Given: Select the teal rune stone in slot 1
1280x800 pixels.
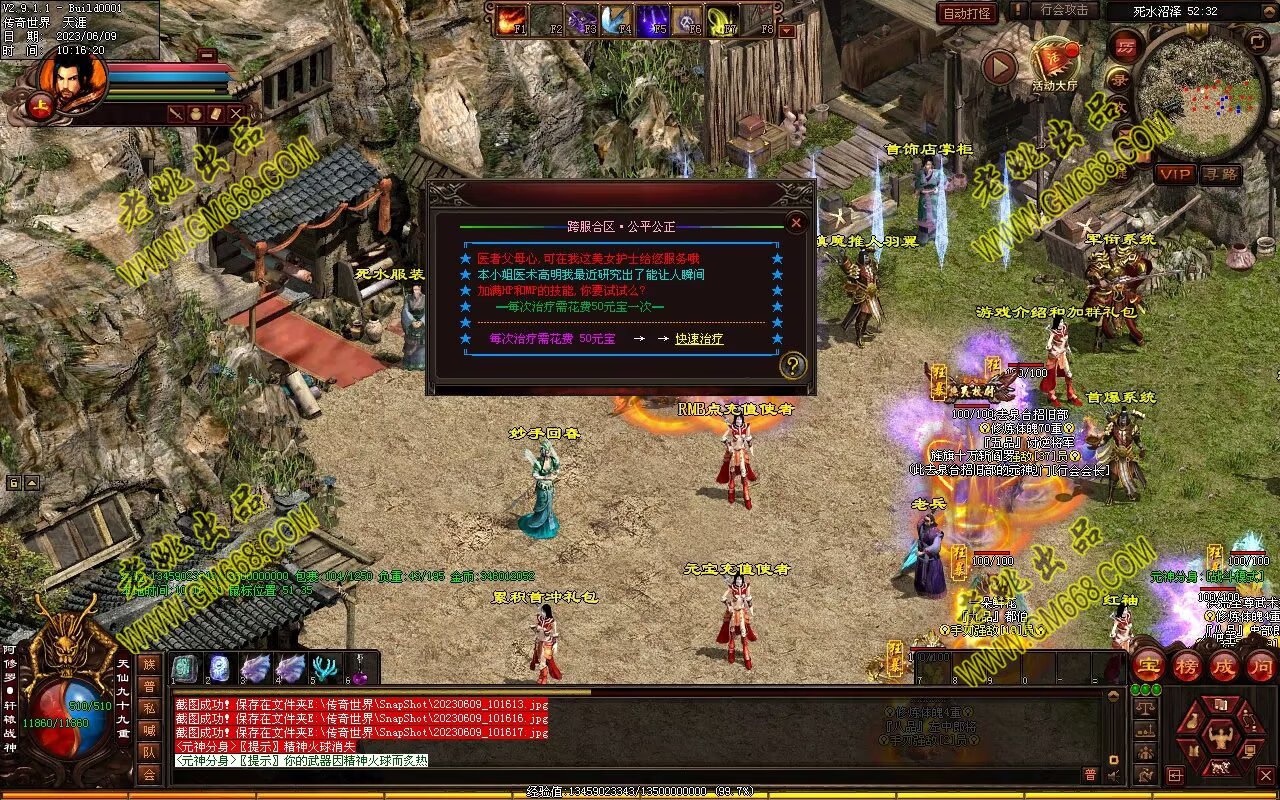Looking at the screenshot, I should (x=186, y=668).
